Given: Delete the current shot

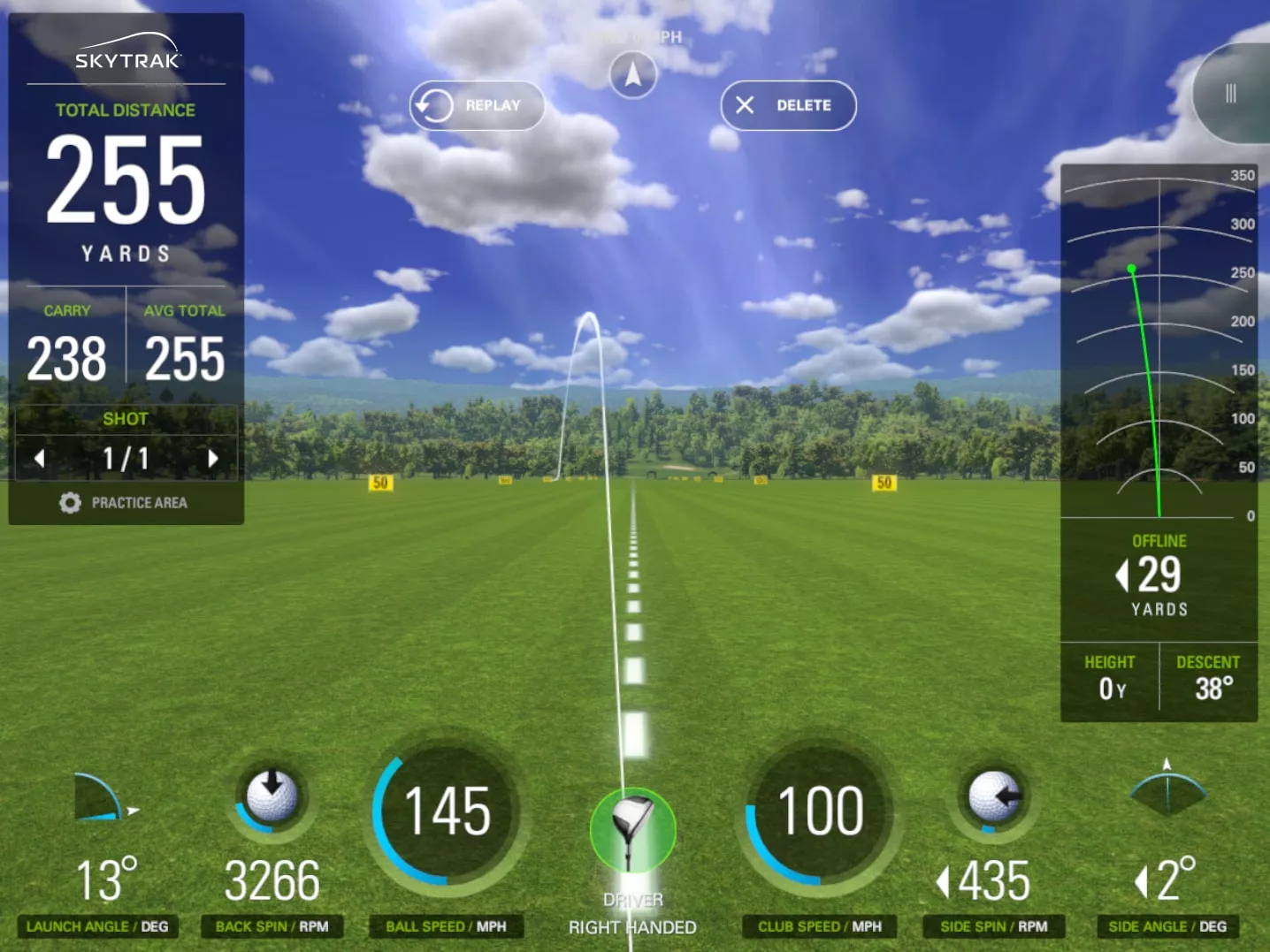Looking at the screenshot, I should [x=788, y=106].
